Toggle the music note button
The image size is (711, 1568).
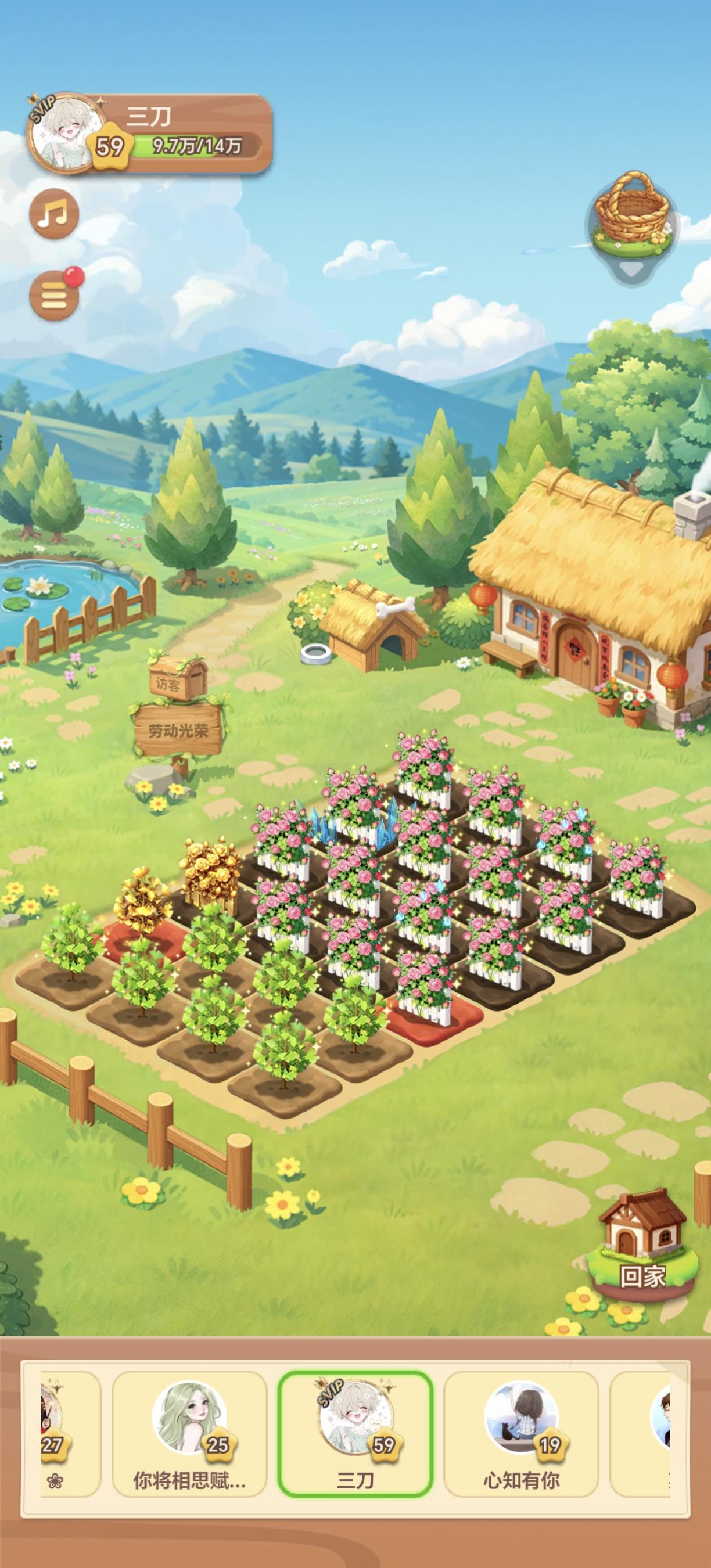[x=54, y=214]
